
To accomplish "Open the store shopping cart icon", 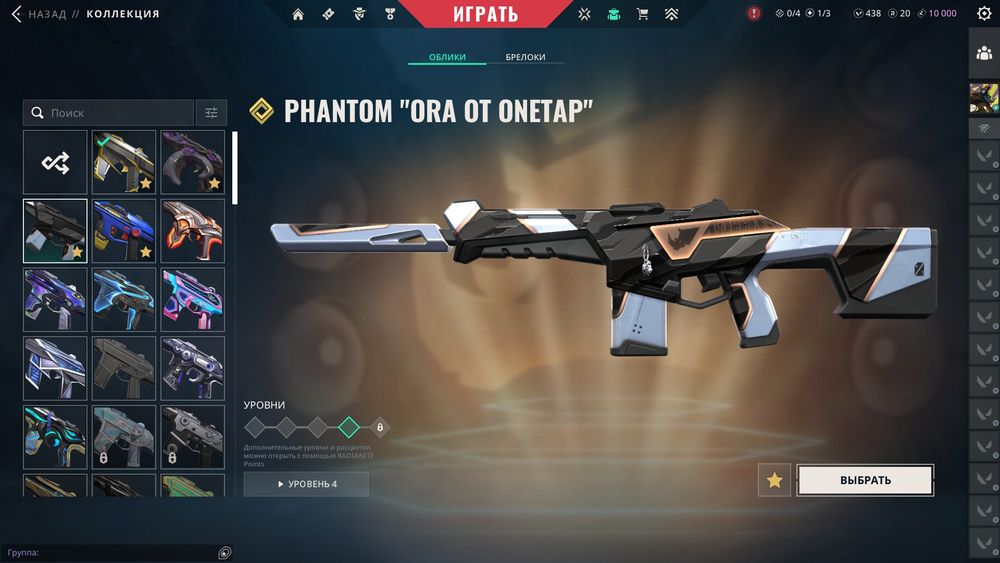I will [642, 14].
